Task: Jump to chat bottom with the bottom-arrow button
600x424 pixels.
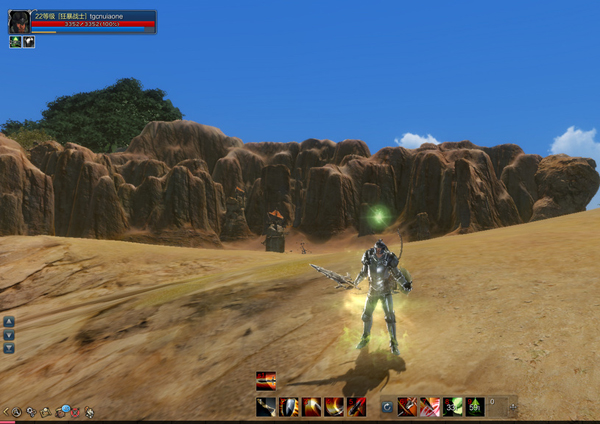Action: click(9, 348)
